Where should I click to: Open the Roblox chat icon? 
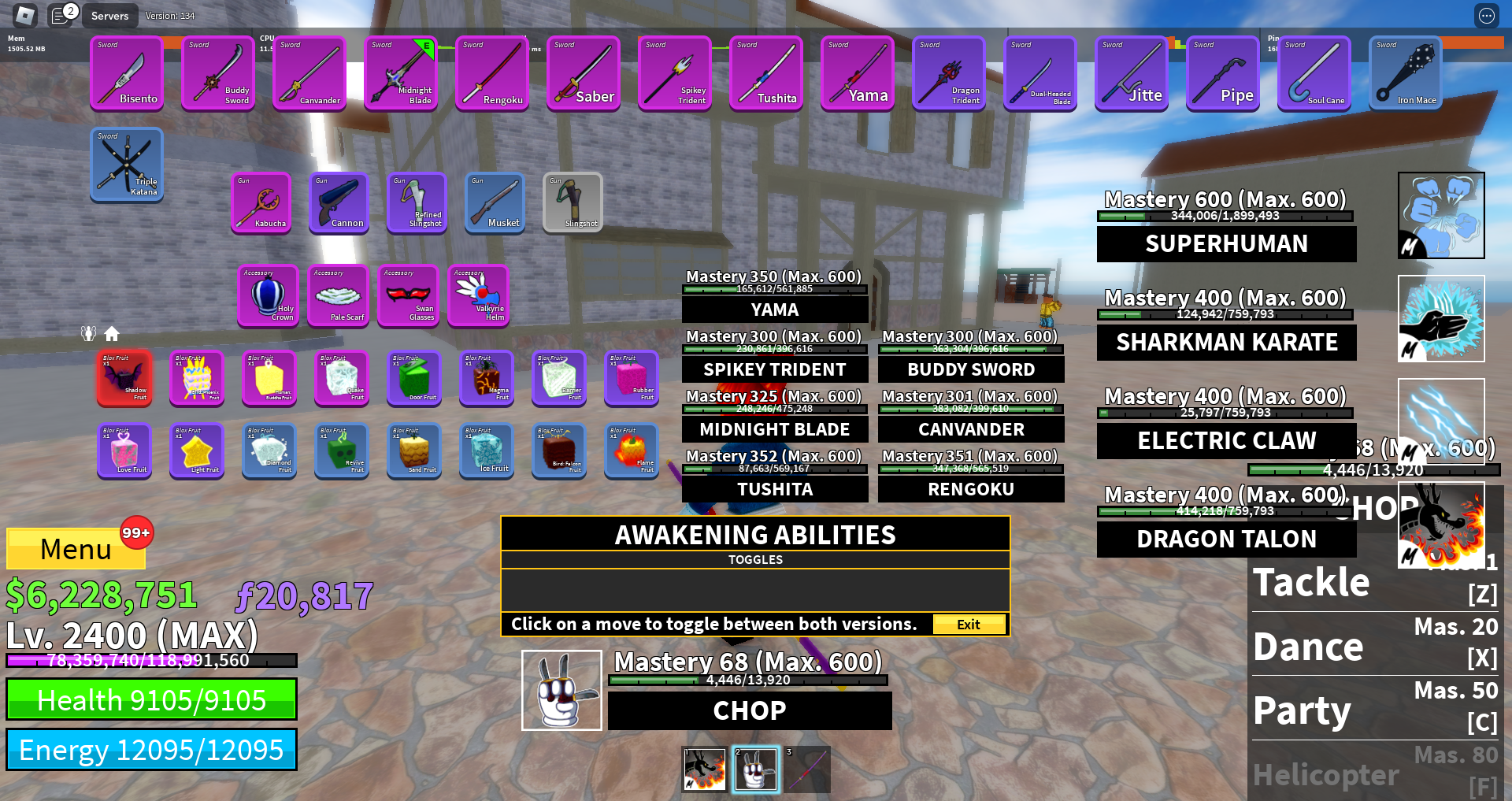tap(61, 15)
